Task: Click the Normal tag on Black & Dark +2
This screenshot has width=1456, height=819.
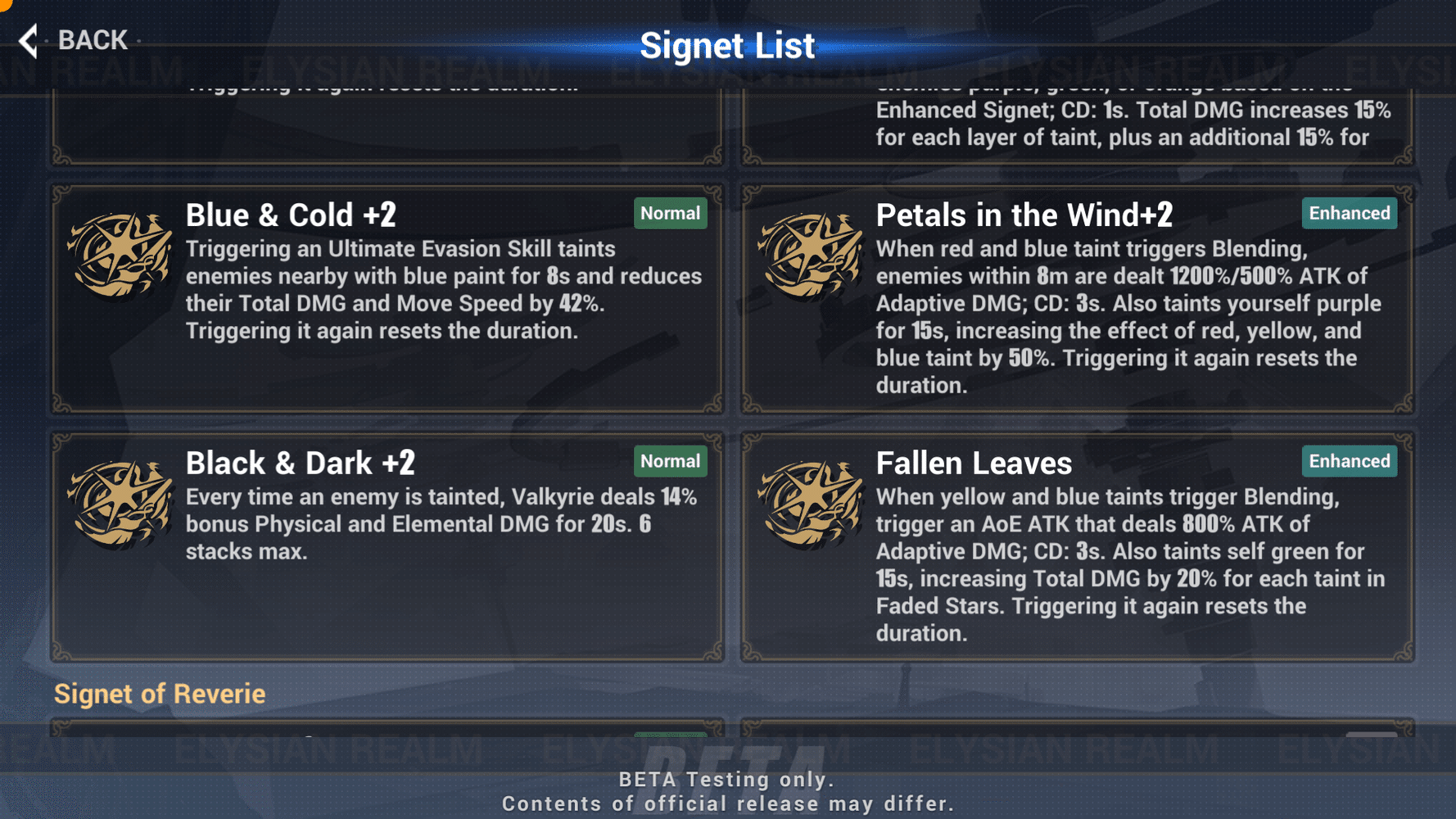Action: [670, 461]
